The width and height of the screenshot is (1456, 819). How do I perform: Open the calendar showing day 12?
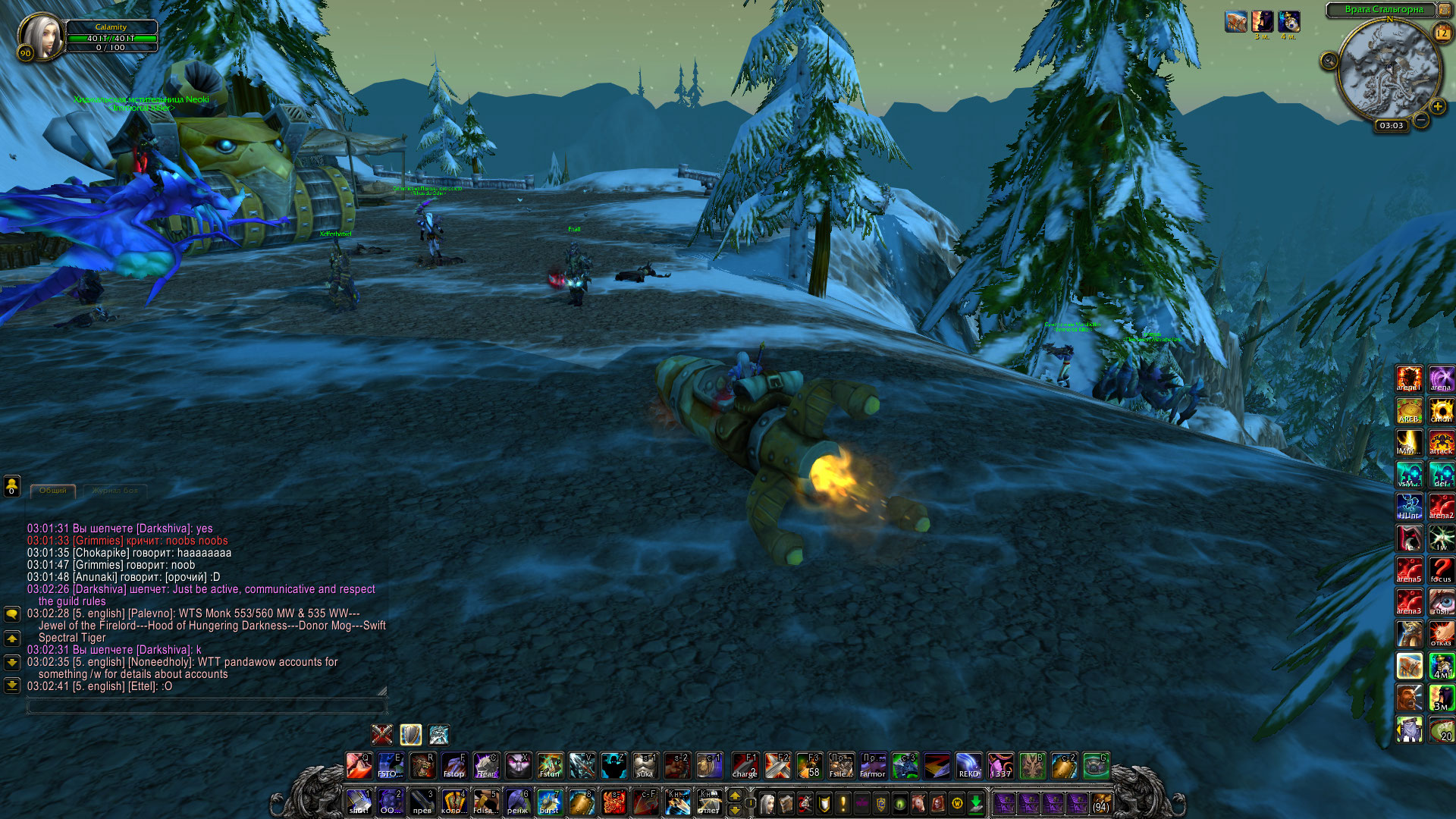(x=1442, y=33)
